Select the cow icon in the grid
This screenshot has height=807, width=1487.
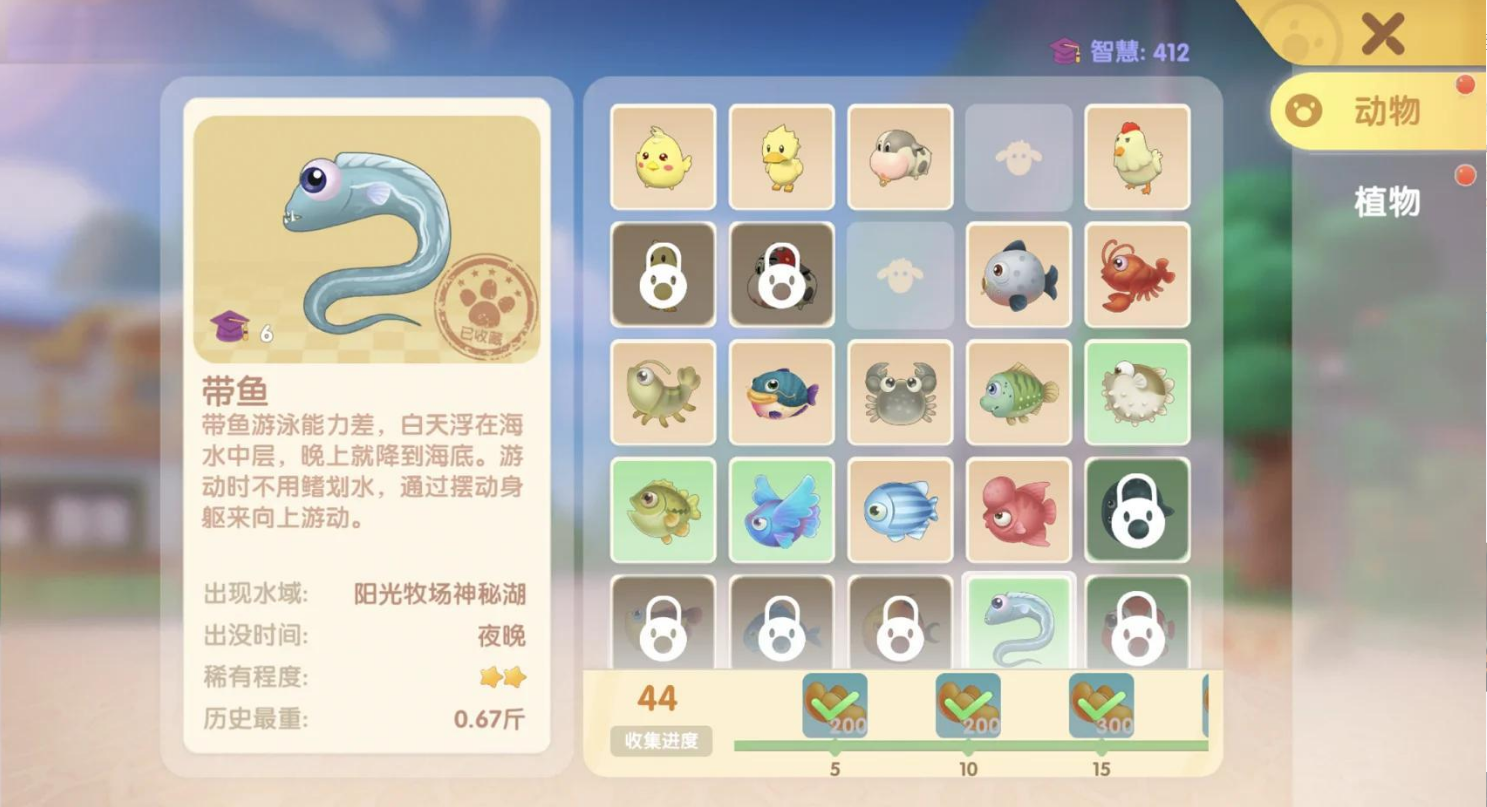[x=899, y=159]
